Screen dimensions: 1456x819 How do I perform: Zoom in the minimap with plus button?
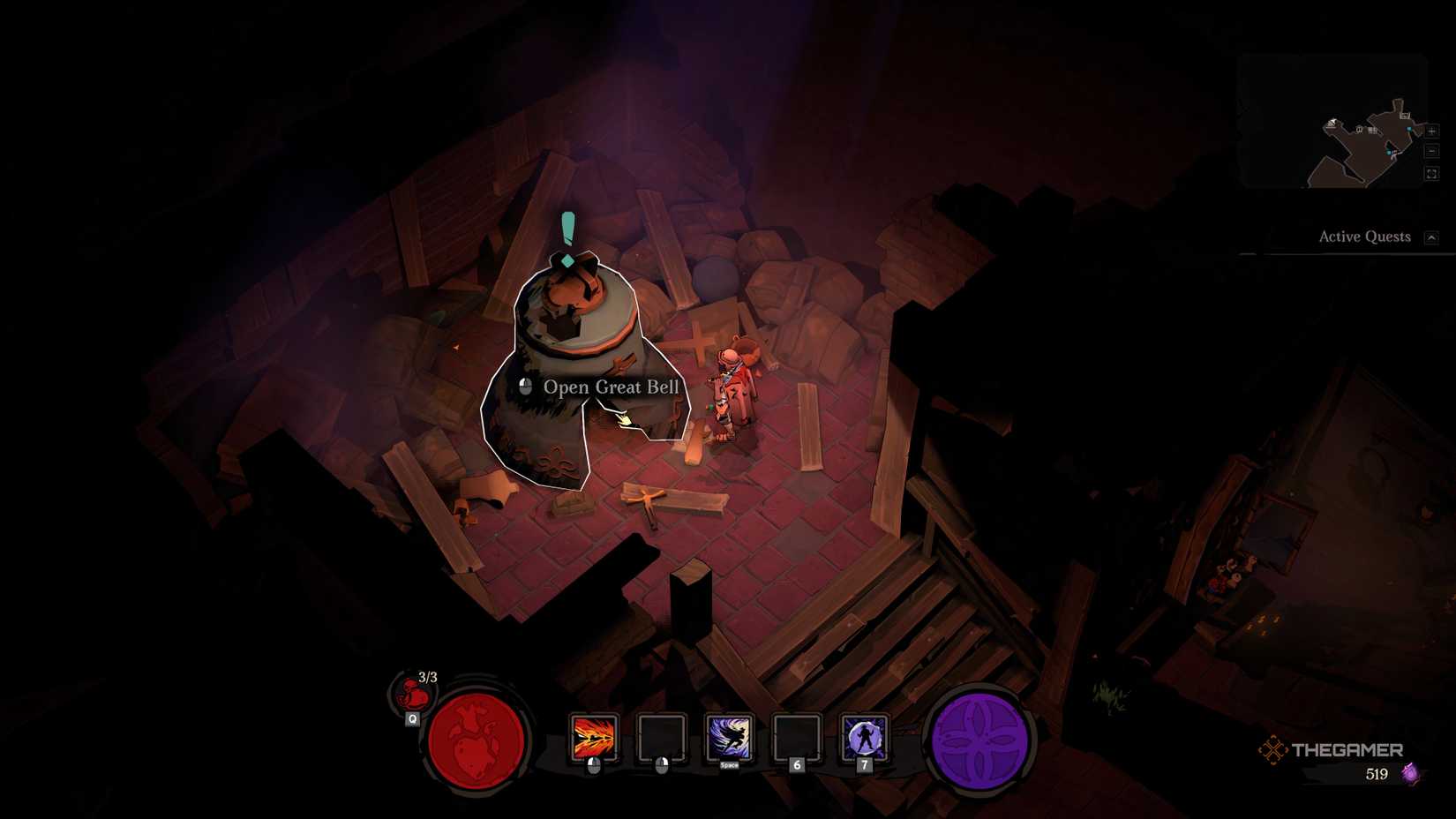click(x=1431, y=131)
